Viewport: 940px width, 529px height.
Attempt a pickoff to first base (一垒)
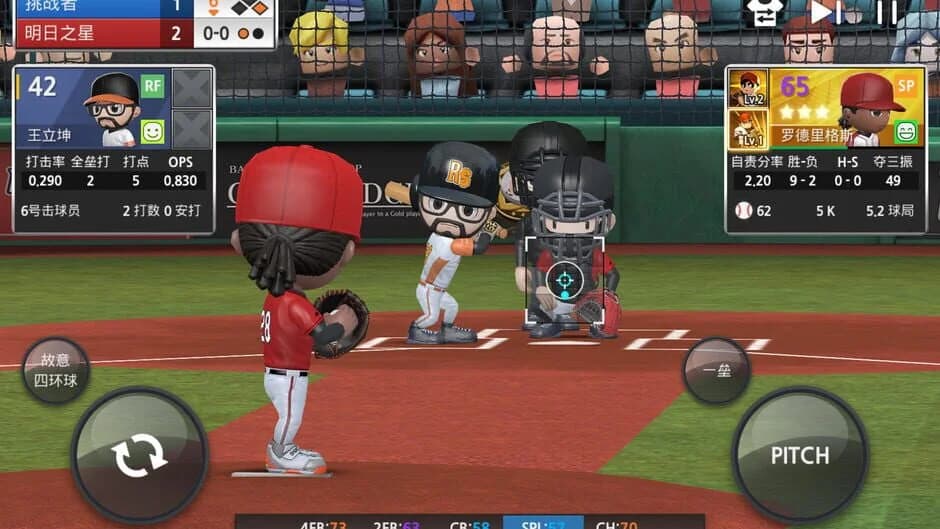716,370
